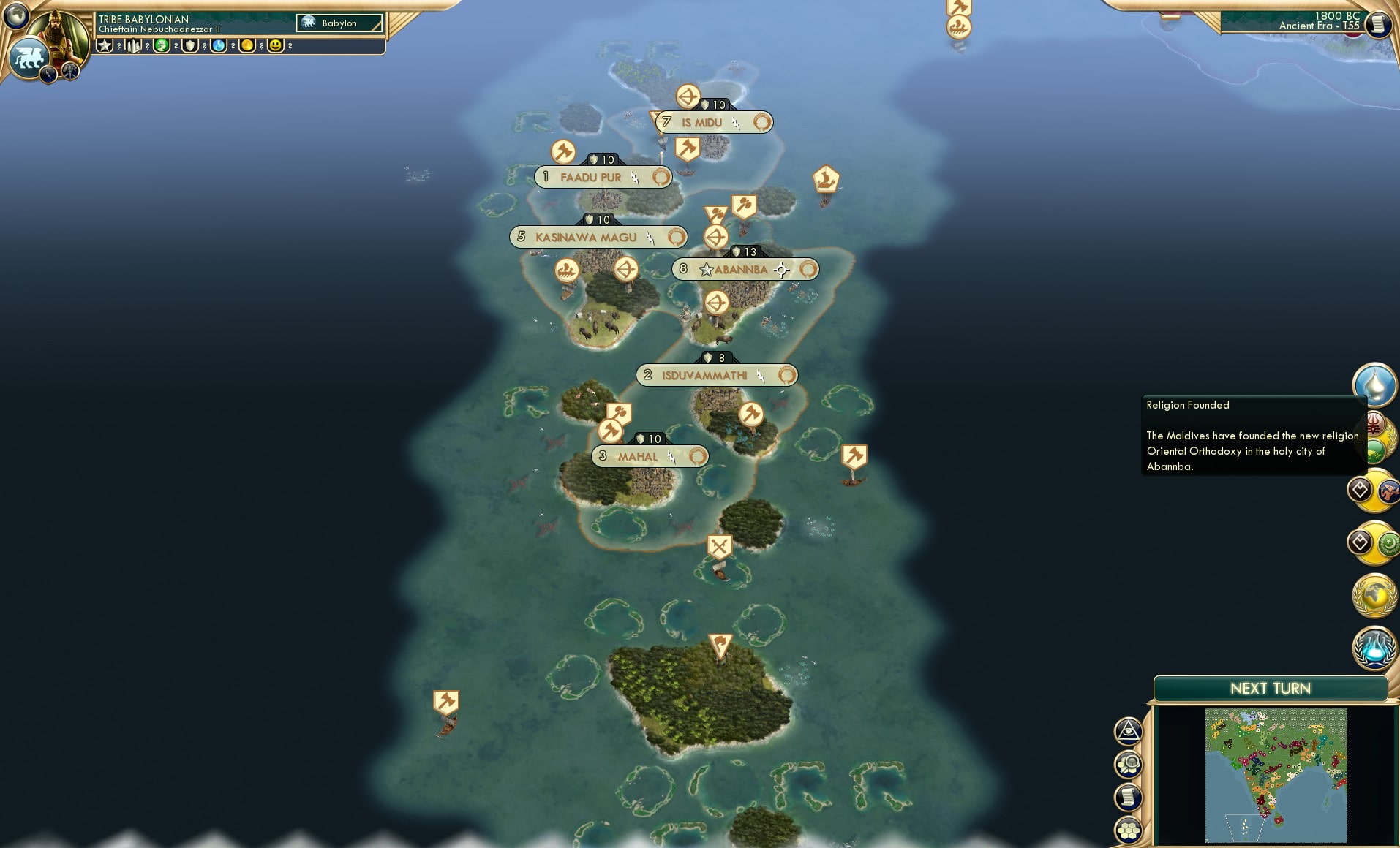Screen dimensions: 1400x848
Task: Open the strategic view eye icon beside minimap
Action: click(x=1128, y=731)
